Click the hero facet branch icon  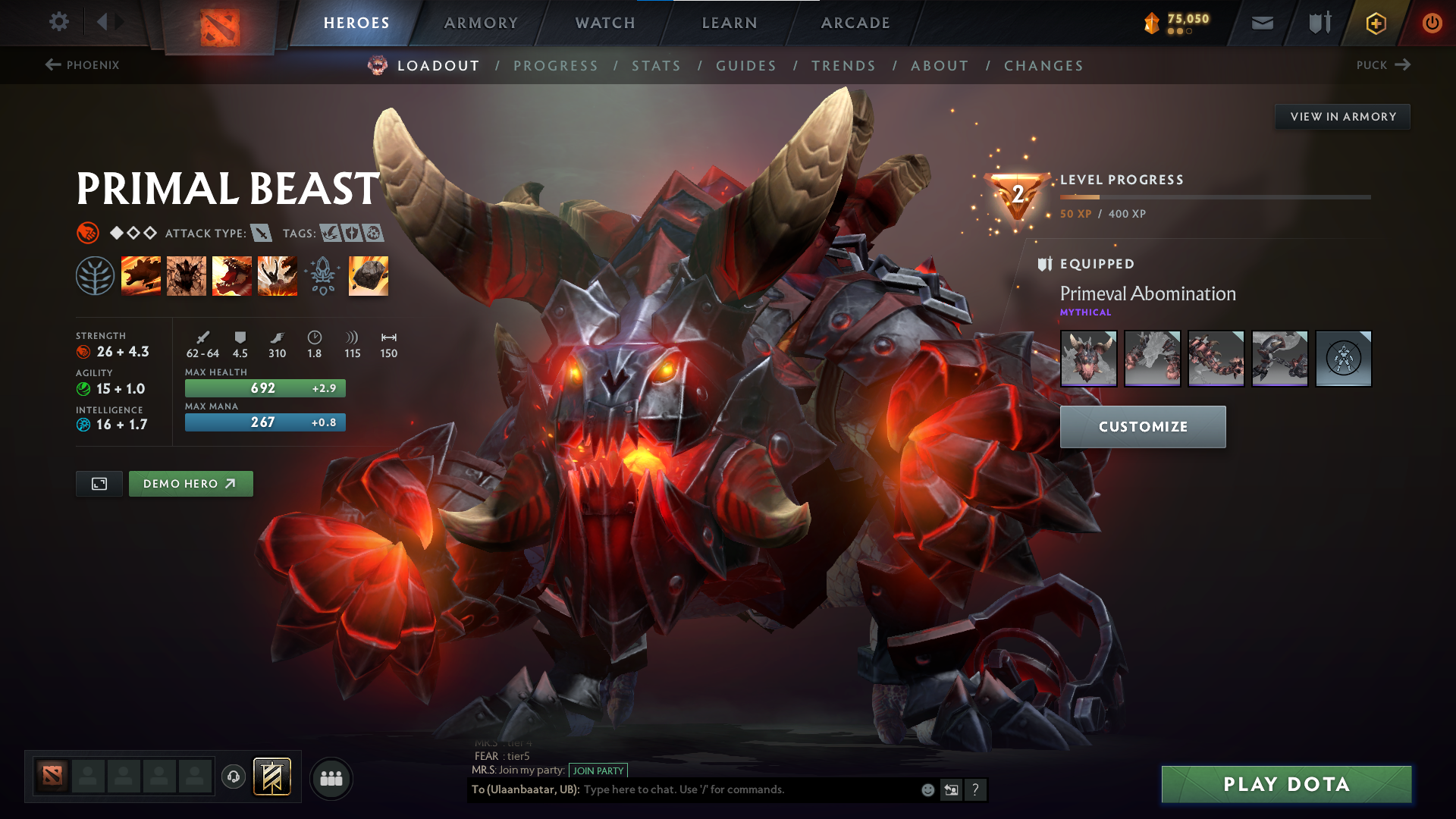point(96,276)
